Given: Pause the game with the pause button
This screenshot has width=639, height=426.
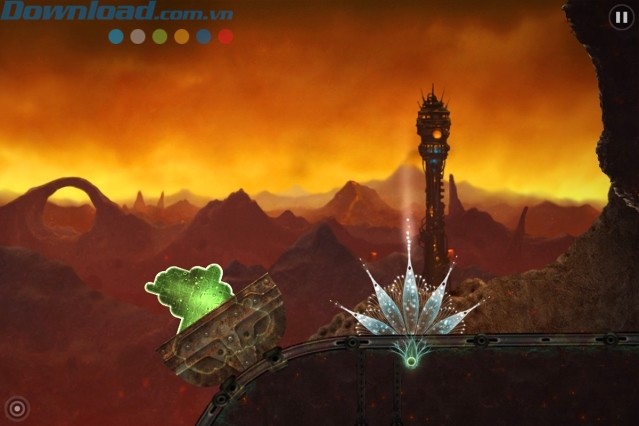Looking at the screenshot, I should 620,16.
